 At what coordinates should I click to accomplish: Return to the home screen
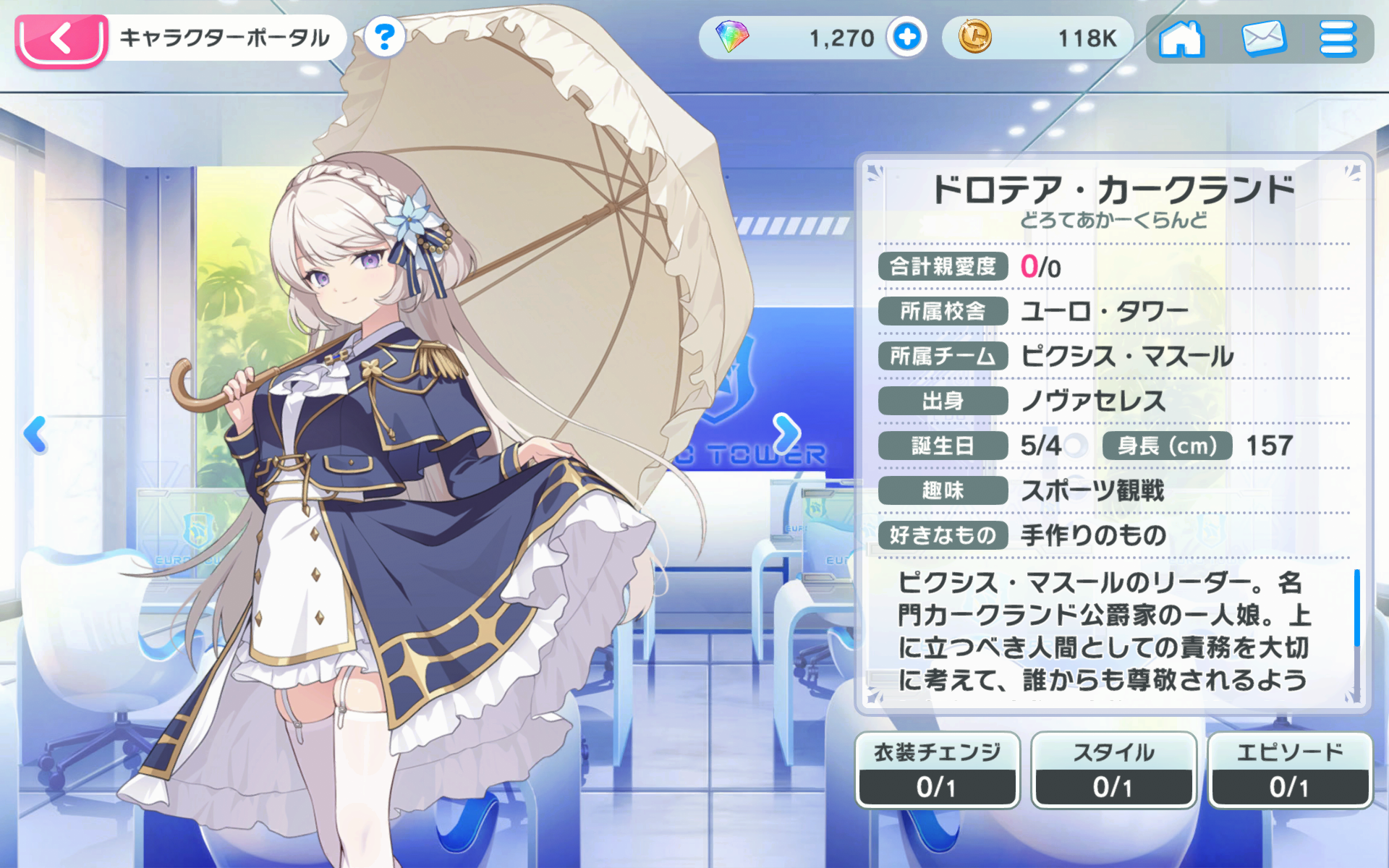click(1181, 38)
